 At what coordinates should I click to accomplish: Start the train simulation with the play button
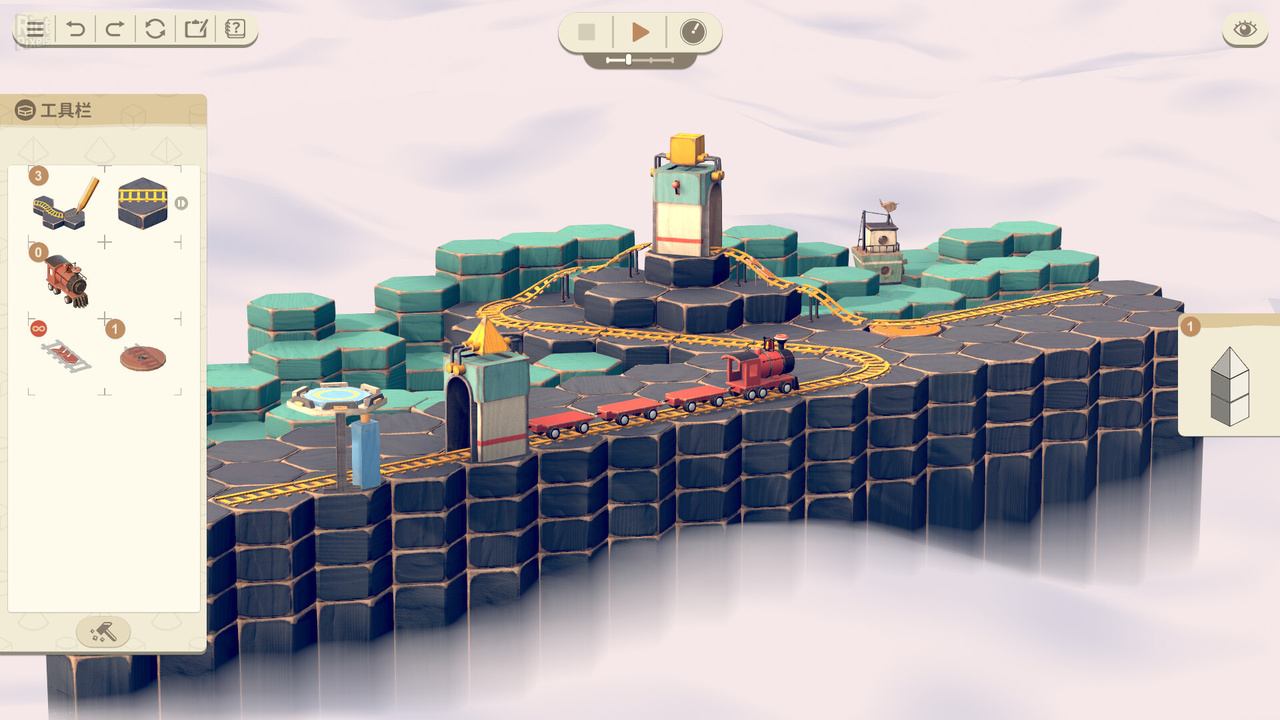[x=640, y=32]
